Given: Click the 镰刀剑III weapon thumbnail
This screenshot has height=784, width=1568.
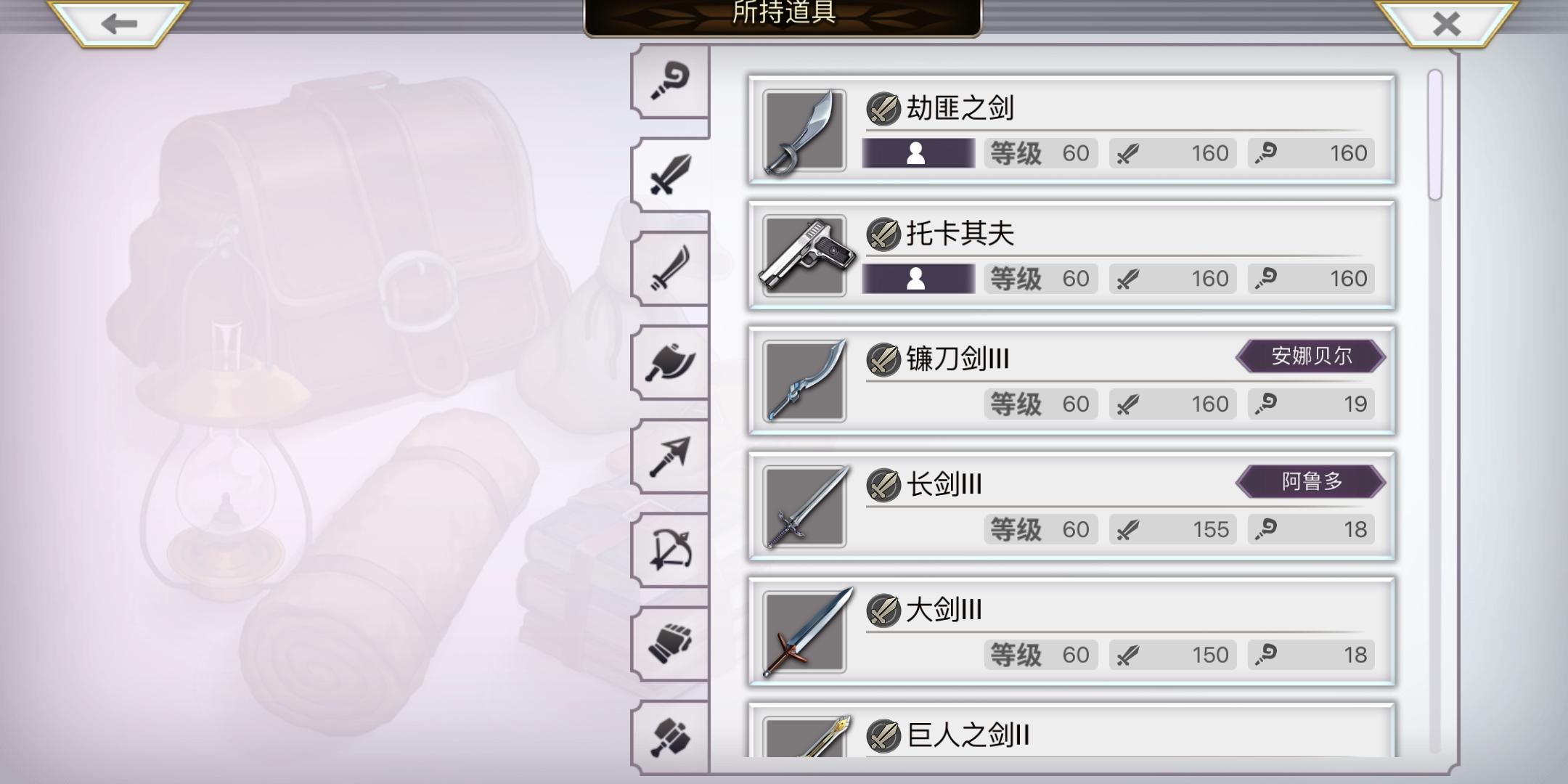Looking at the screenshot, I should tap(804, 381).
